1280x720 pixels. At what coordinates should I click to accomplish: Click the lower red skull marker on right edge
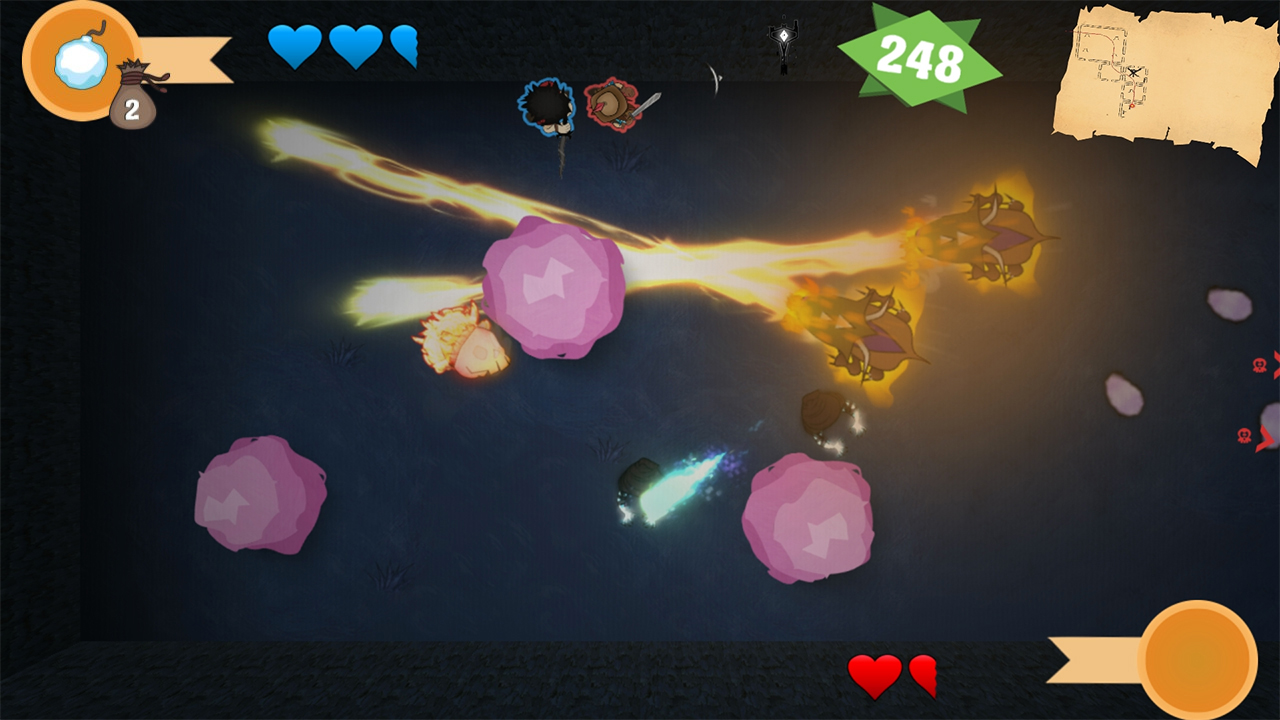1244,435
